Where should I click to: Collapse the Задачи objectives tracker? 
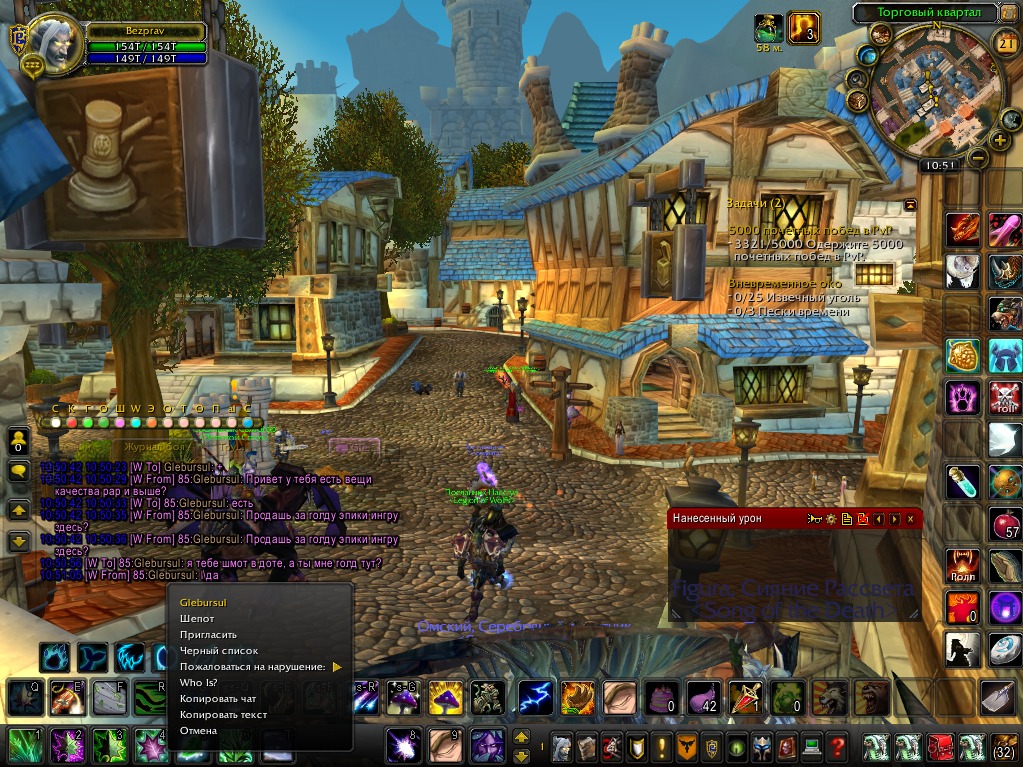pos(910,204)
